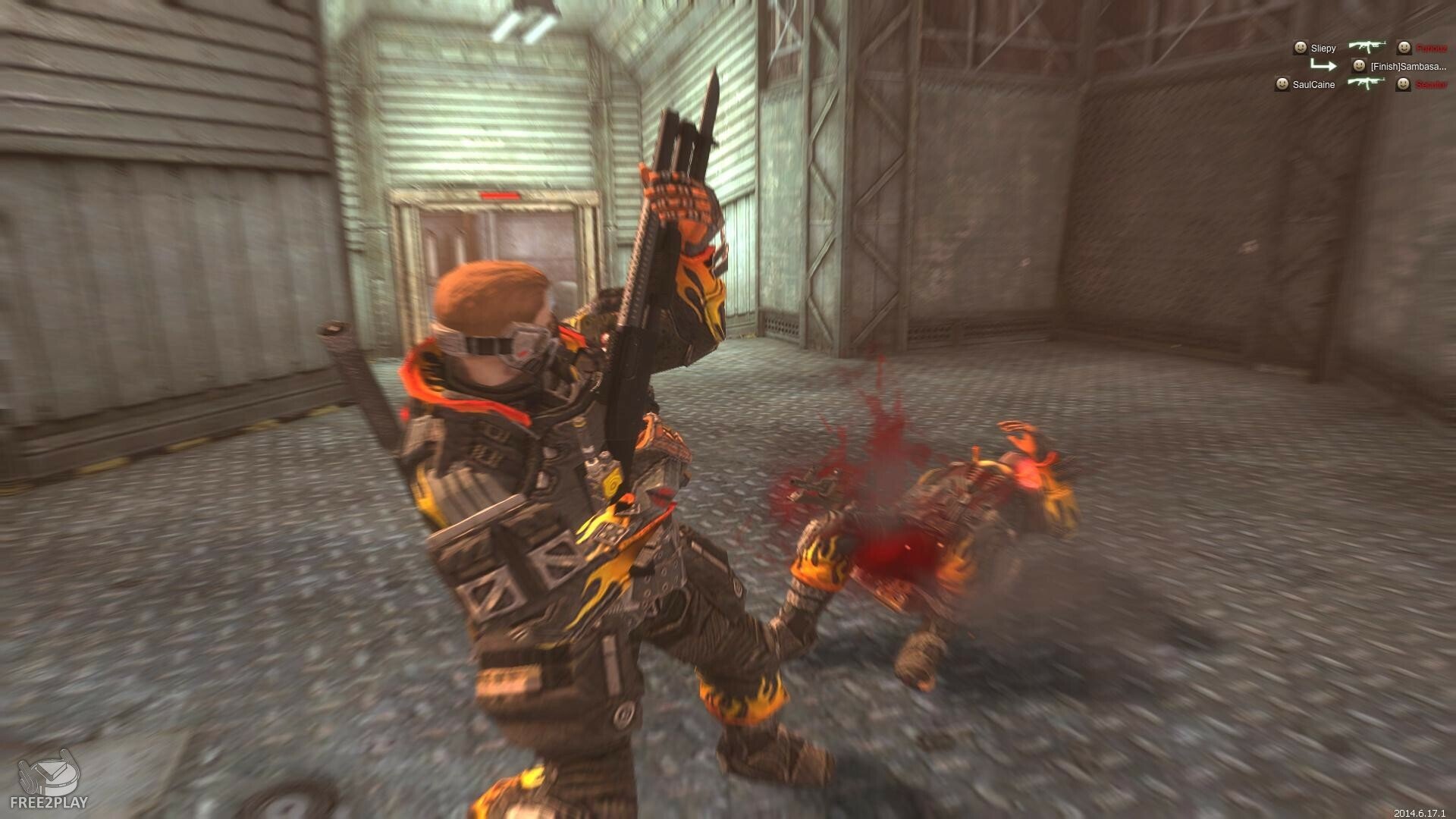Select SaulCaine's kill feed entry
The height and width of the screenshot is (819, 1456).
(x=1313, y=85)
